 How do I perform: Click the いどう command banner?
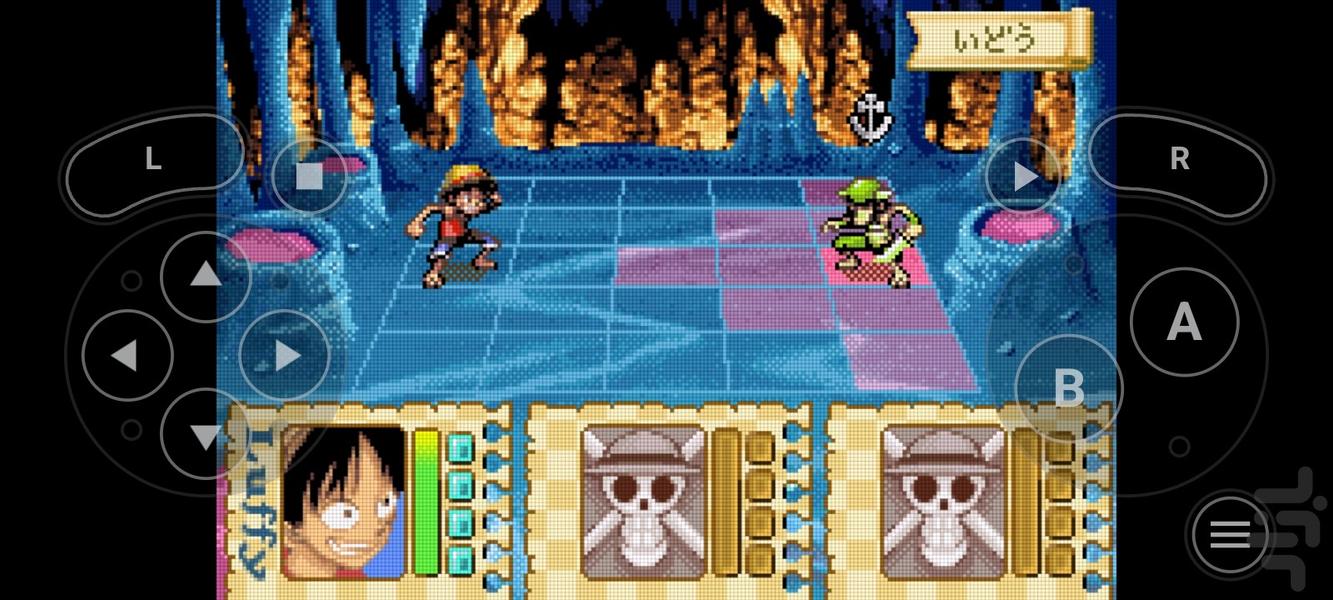[995, 40]
